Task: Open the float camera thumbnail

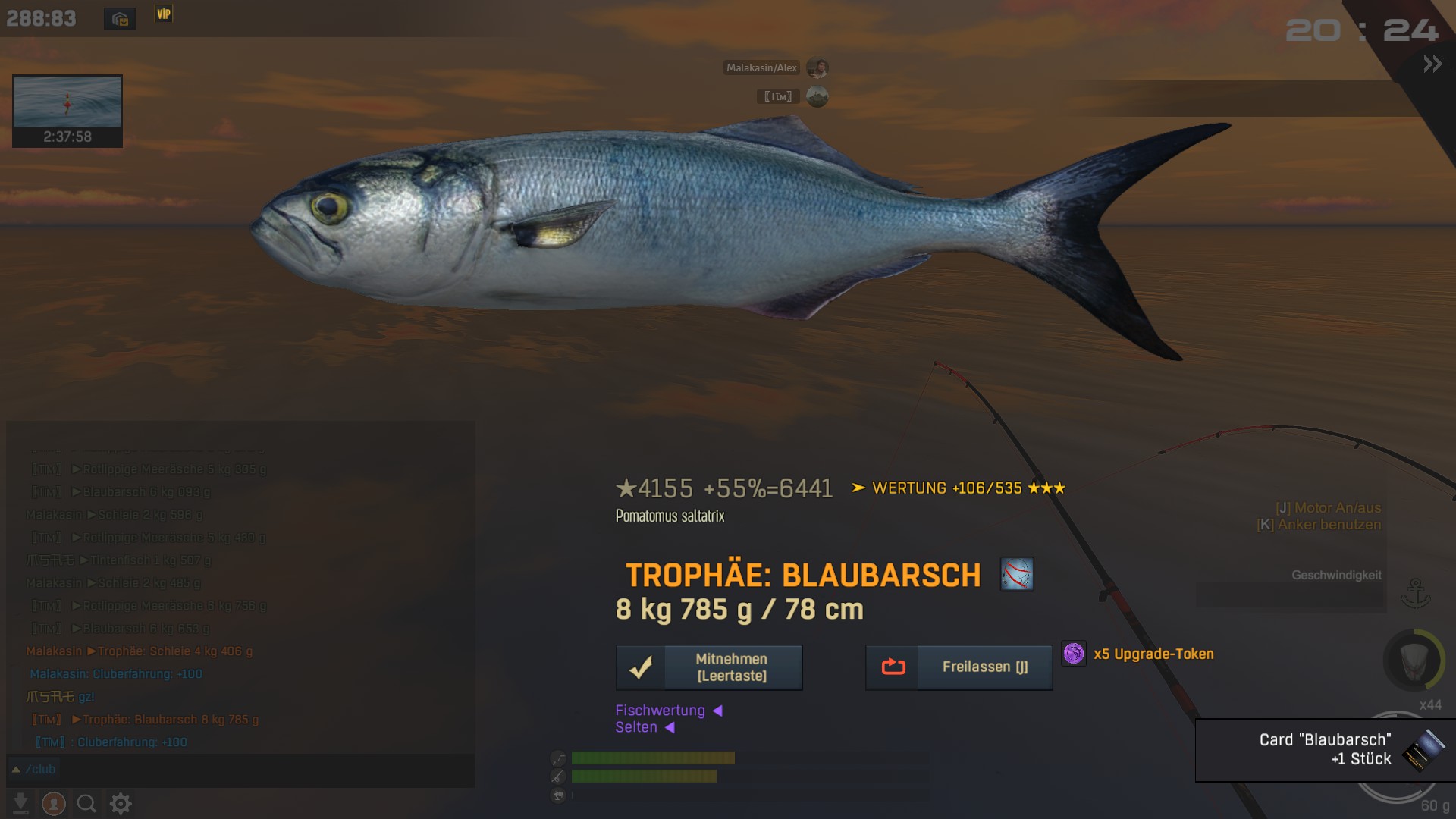Action: coord(67,102)
